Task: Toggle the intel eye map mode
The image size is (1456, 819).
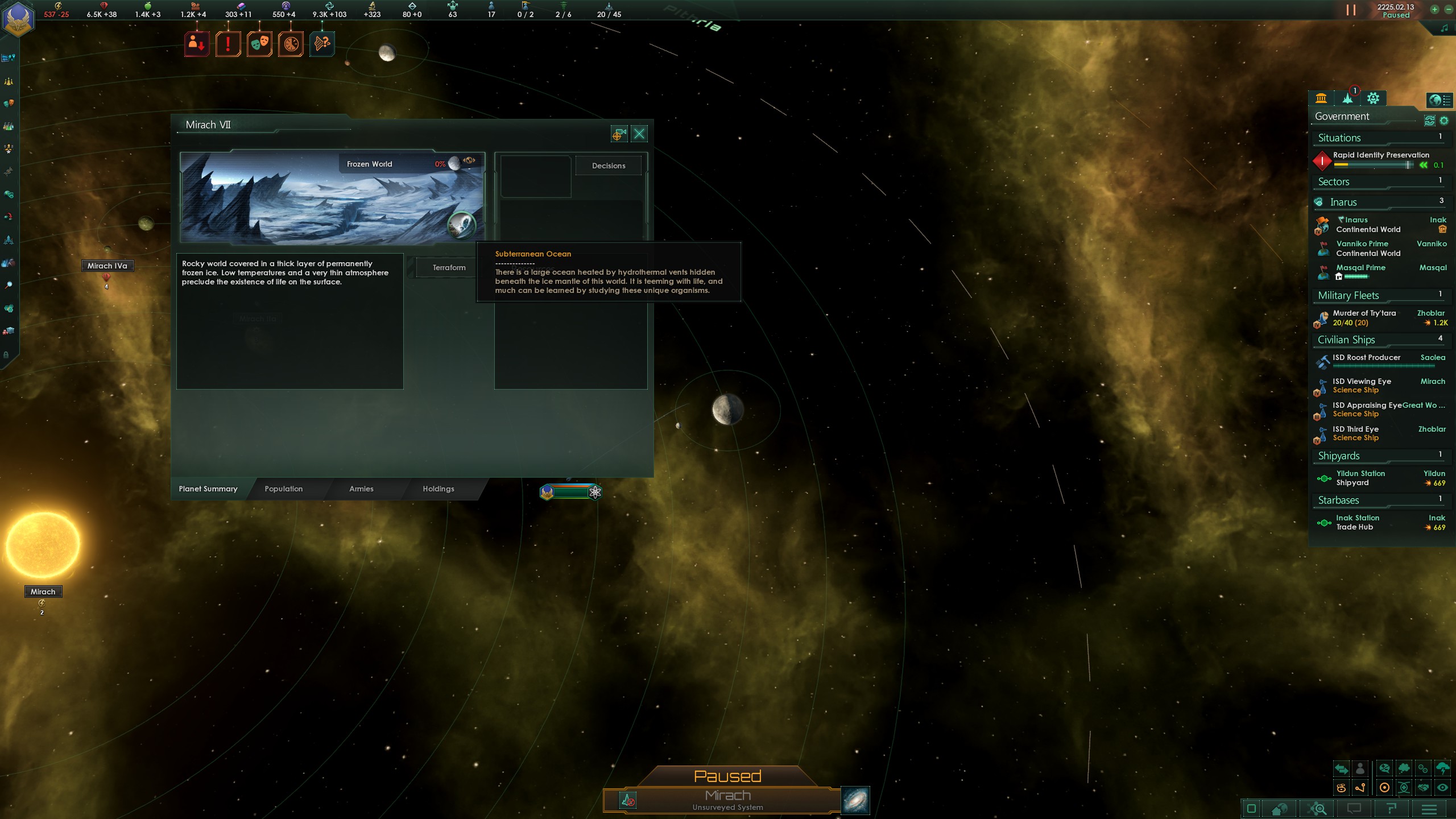Action: point(1443,787)
